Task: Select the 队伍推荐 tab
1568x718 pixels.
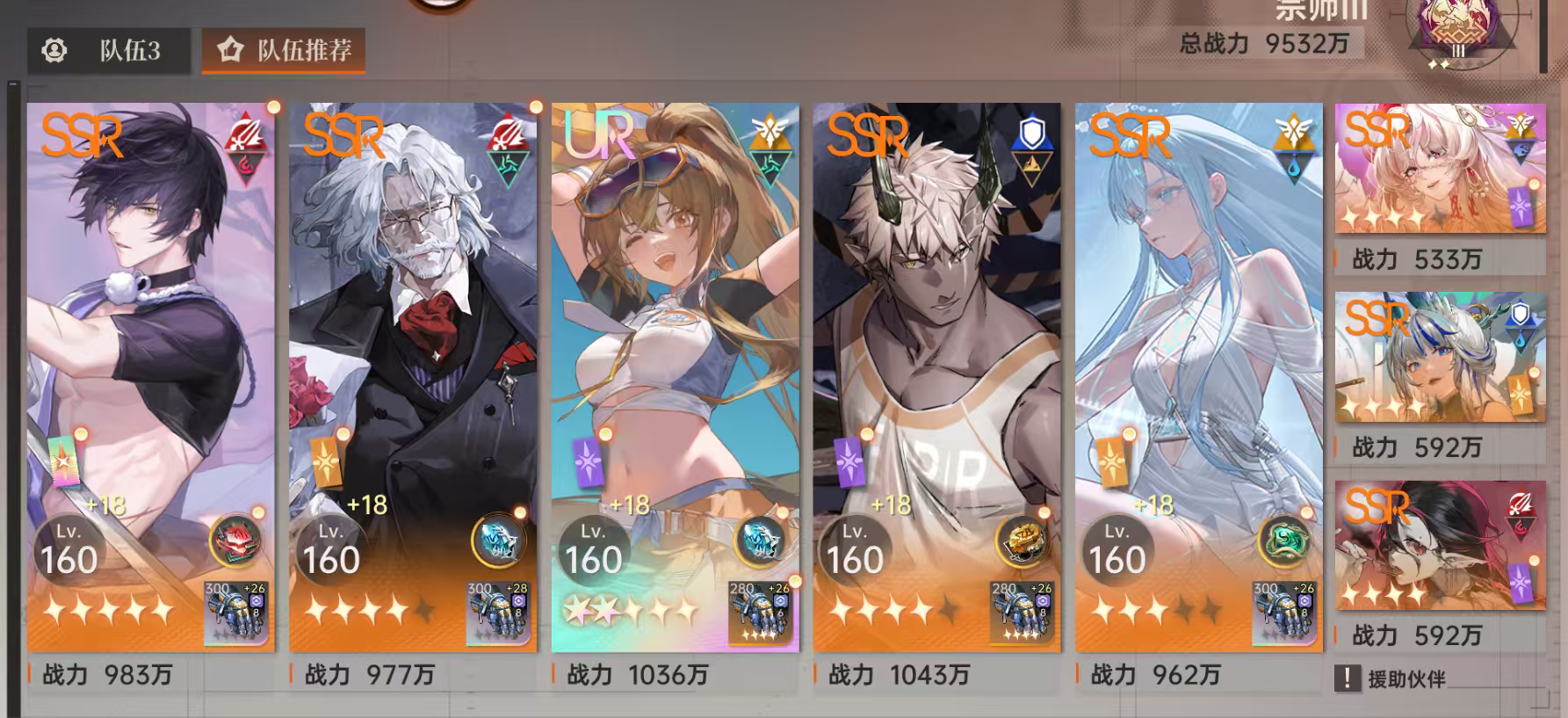Action: pos(281,51)
